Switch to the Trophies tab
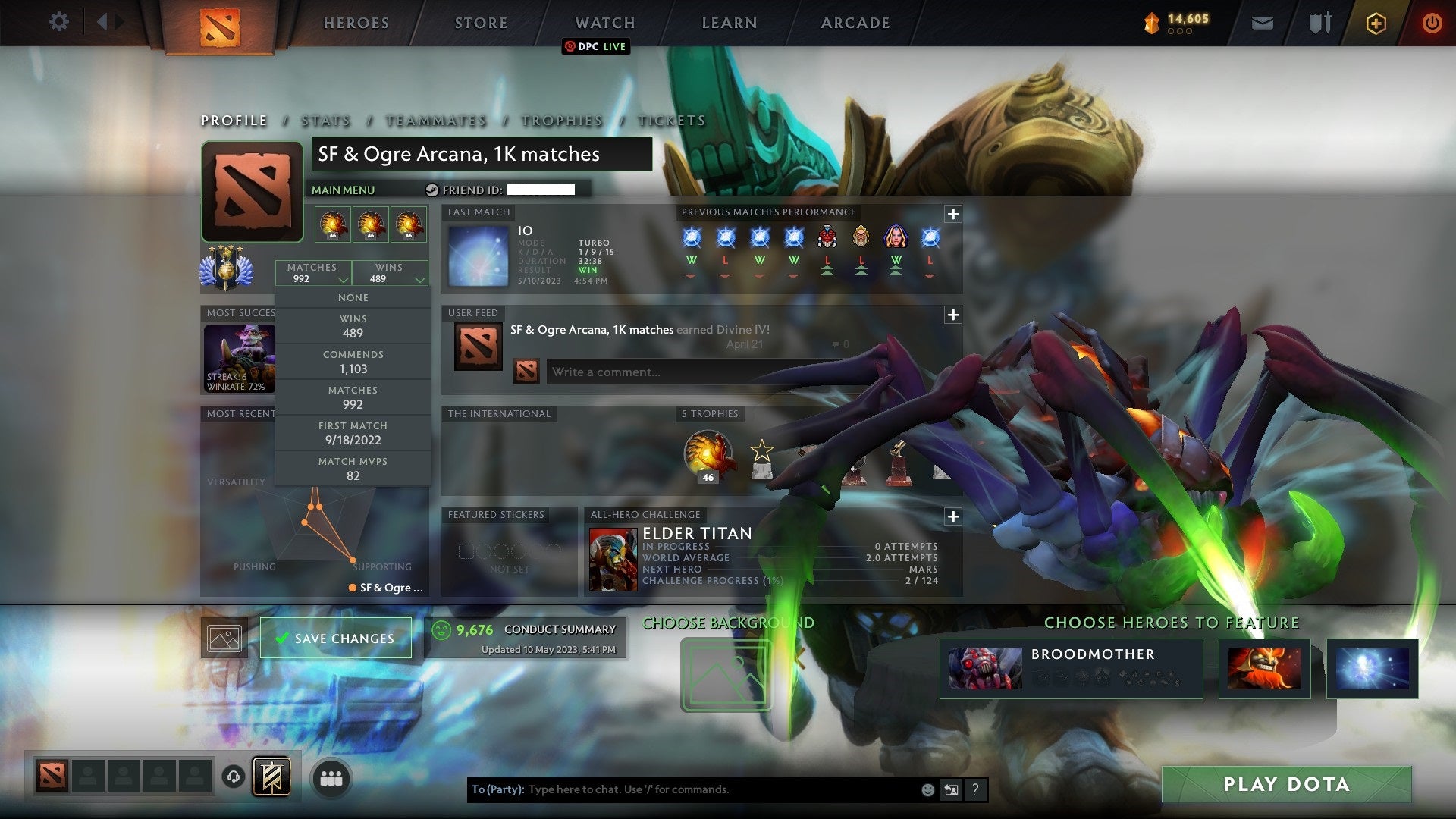The width and height of the screenshot is (1456, 819). click(561, 120)
